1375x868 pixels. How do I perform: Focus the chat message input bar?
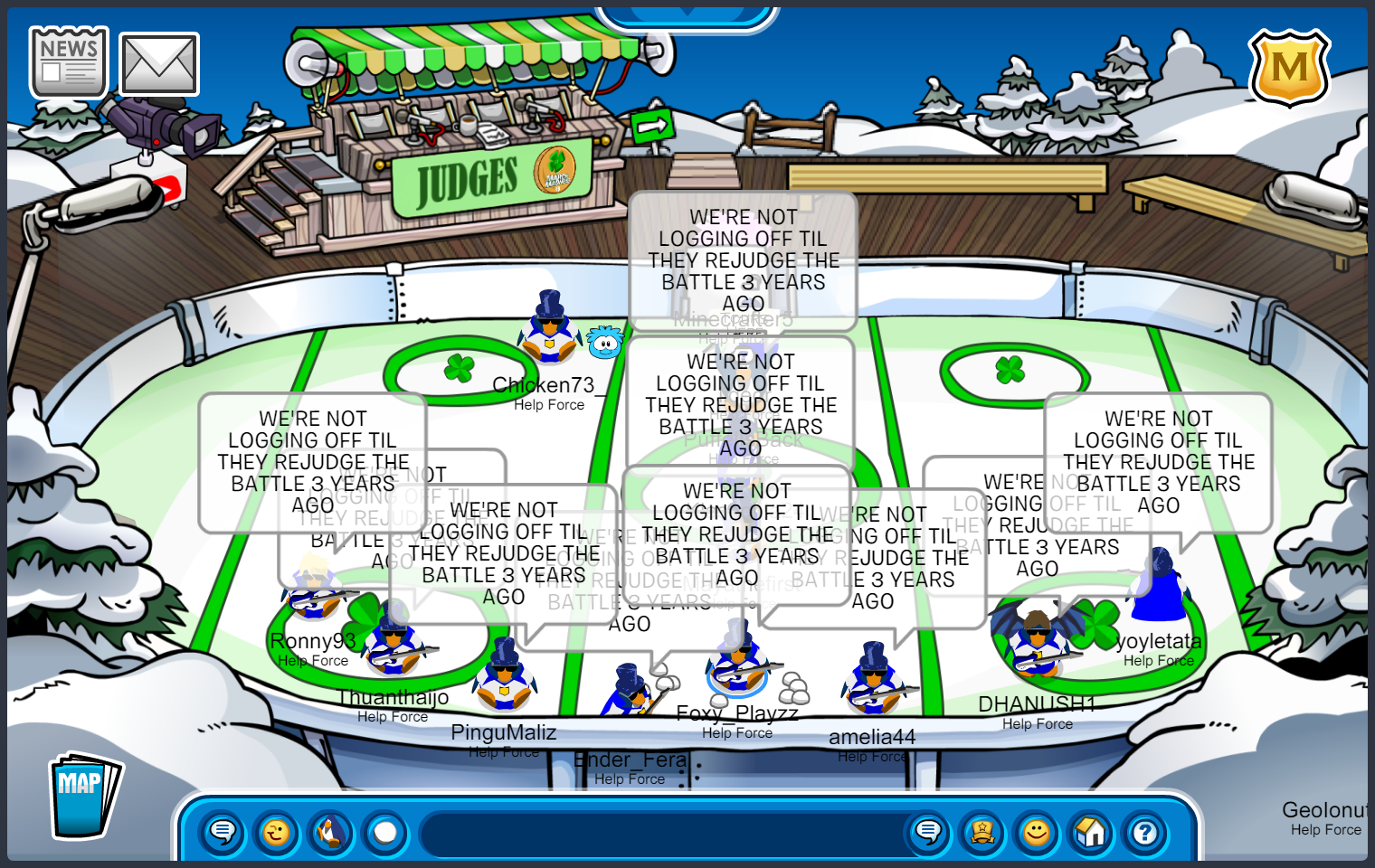coord(660,834)
